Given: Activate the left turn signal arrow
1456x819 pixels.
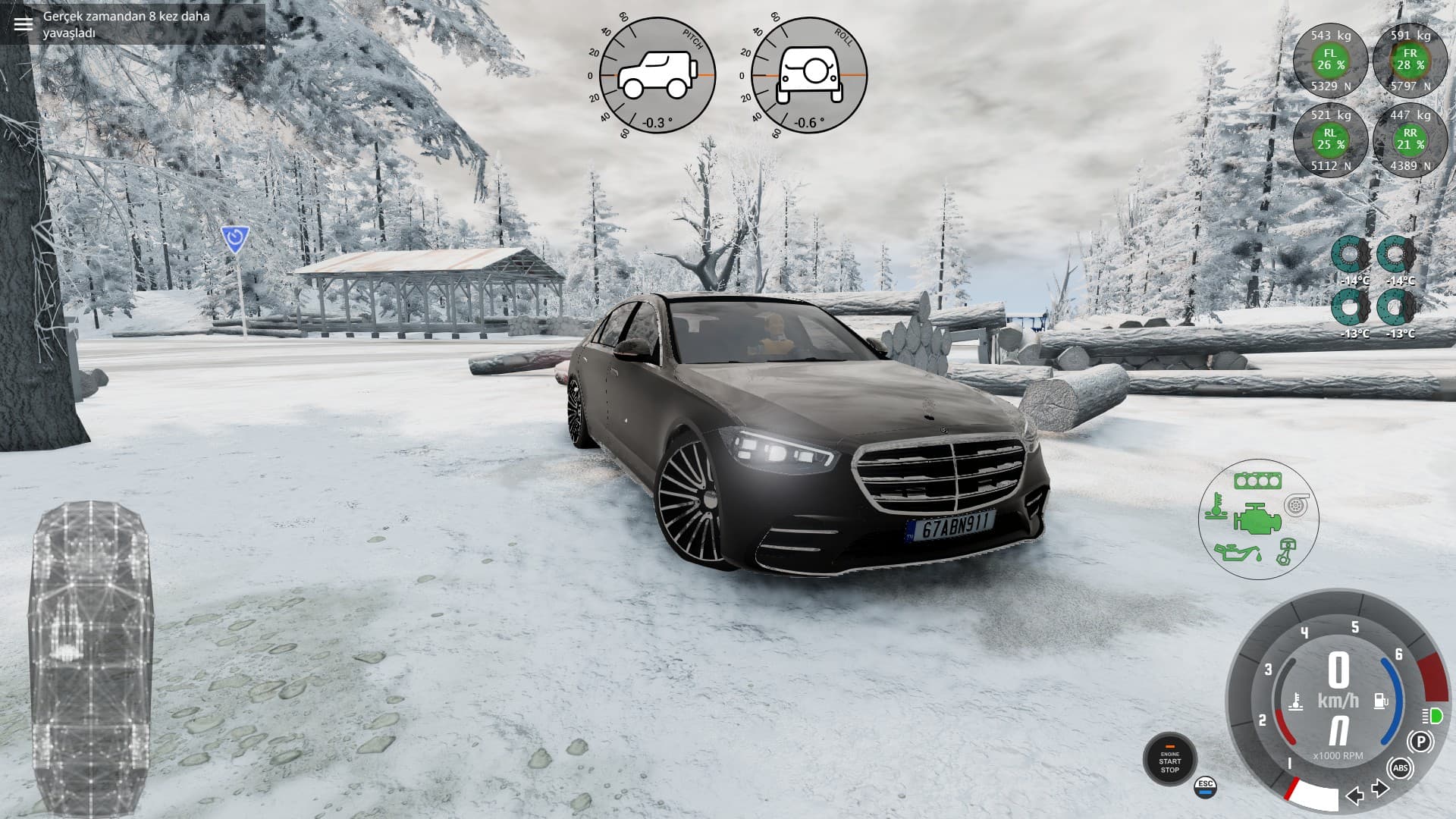Looking at the screenshot, I should 1354,795.
